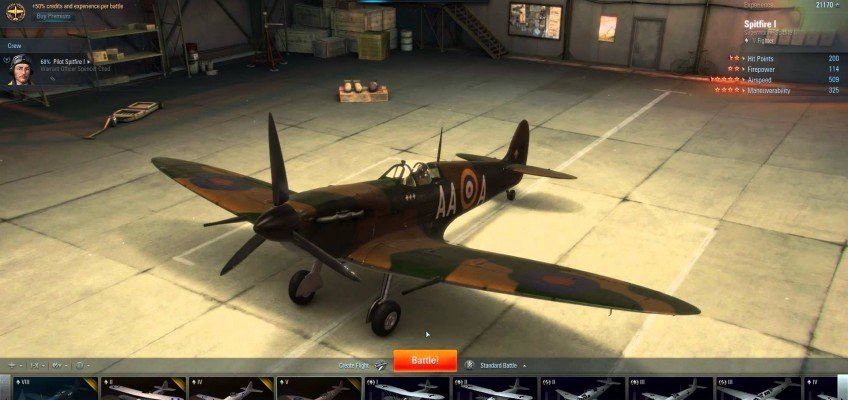The height and width of the screenshot is (400, 848).
Task: Start a match with the Battle! button
Action: [425, 361]
